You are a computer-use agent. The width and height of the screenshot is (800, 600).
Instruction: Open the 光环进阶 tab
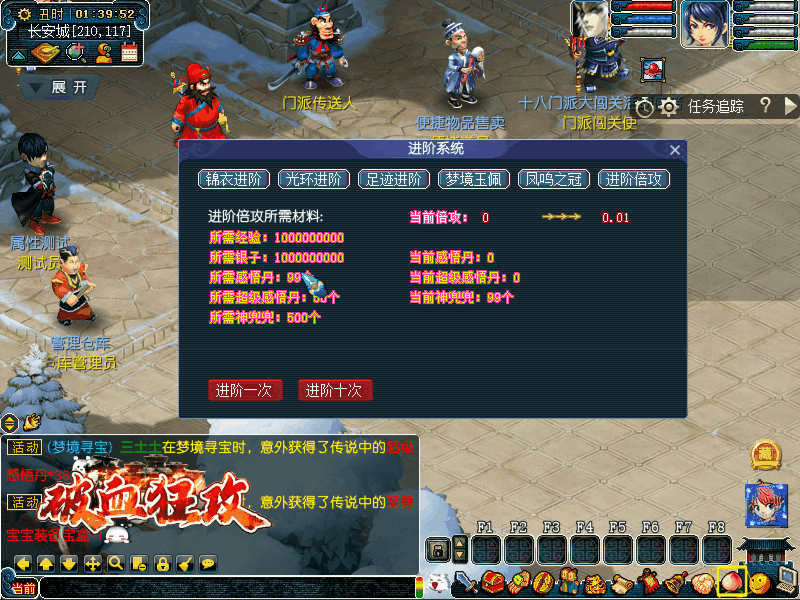tap(314, 180)
